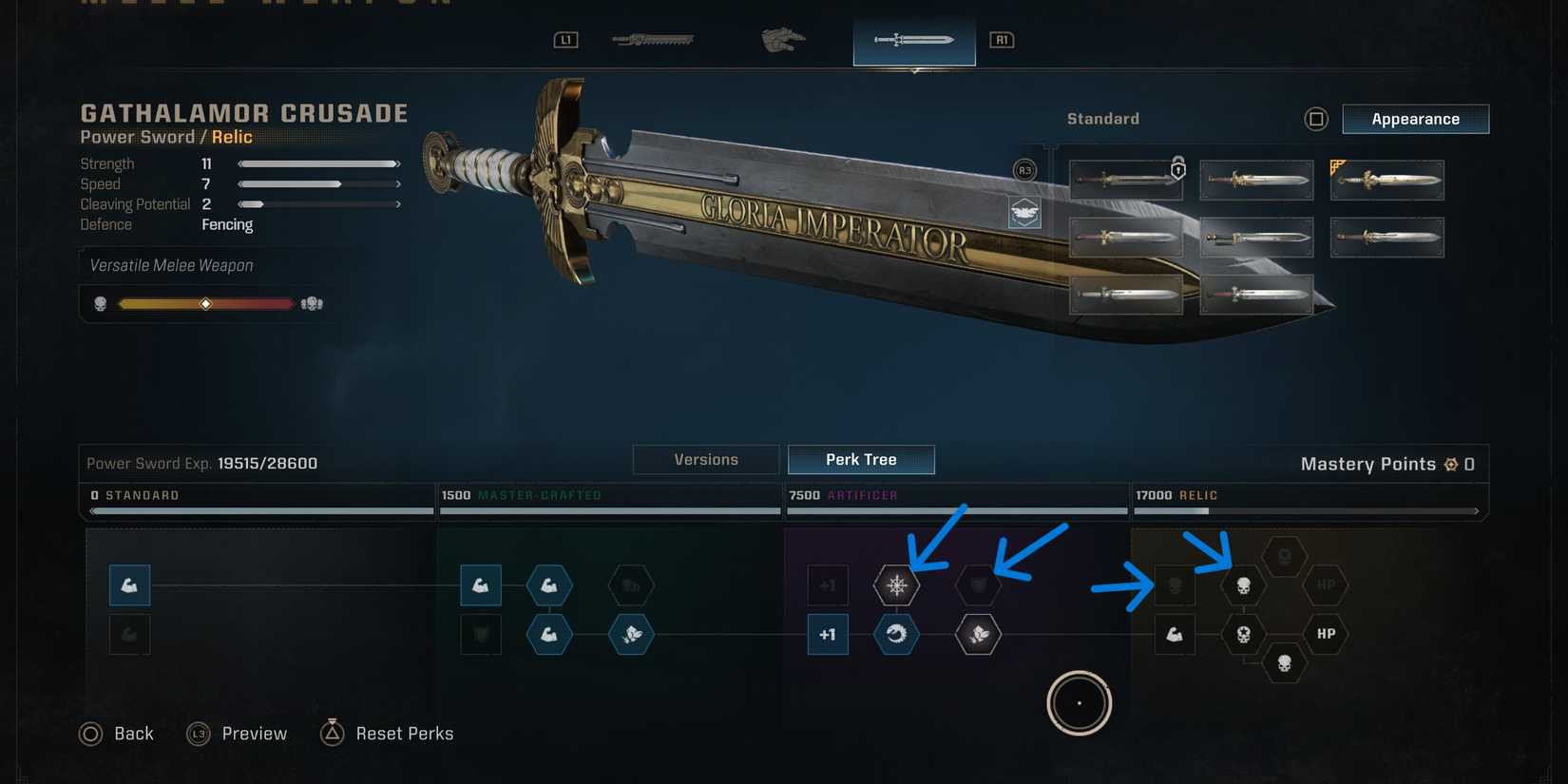Select the blue +1 perk in Artificer tier
This screenshot has height=784, width=1568.
click(828, 635)
